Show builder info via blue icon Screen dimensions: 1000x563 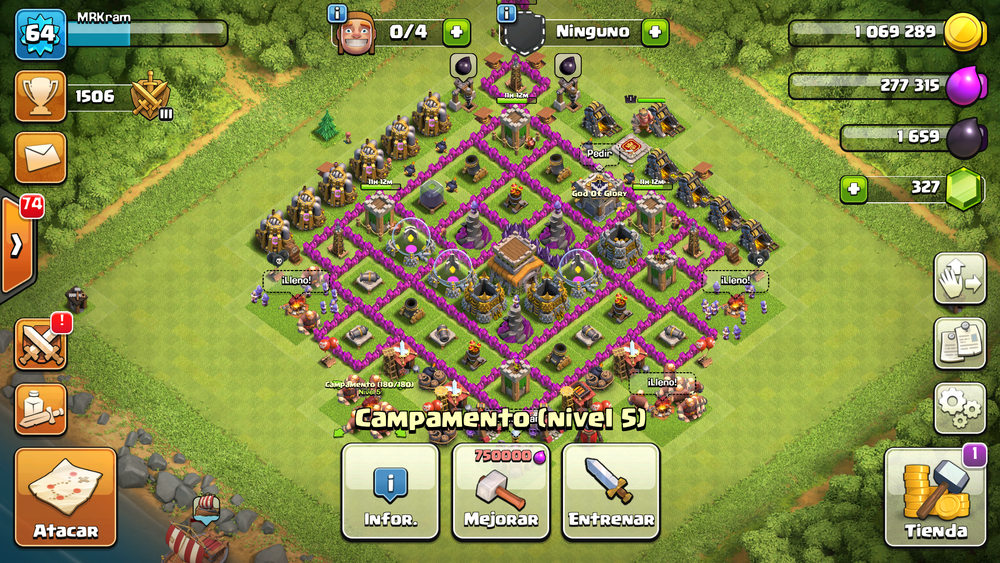pos(337,13)
